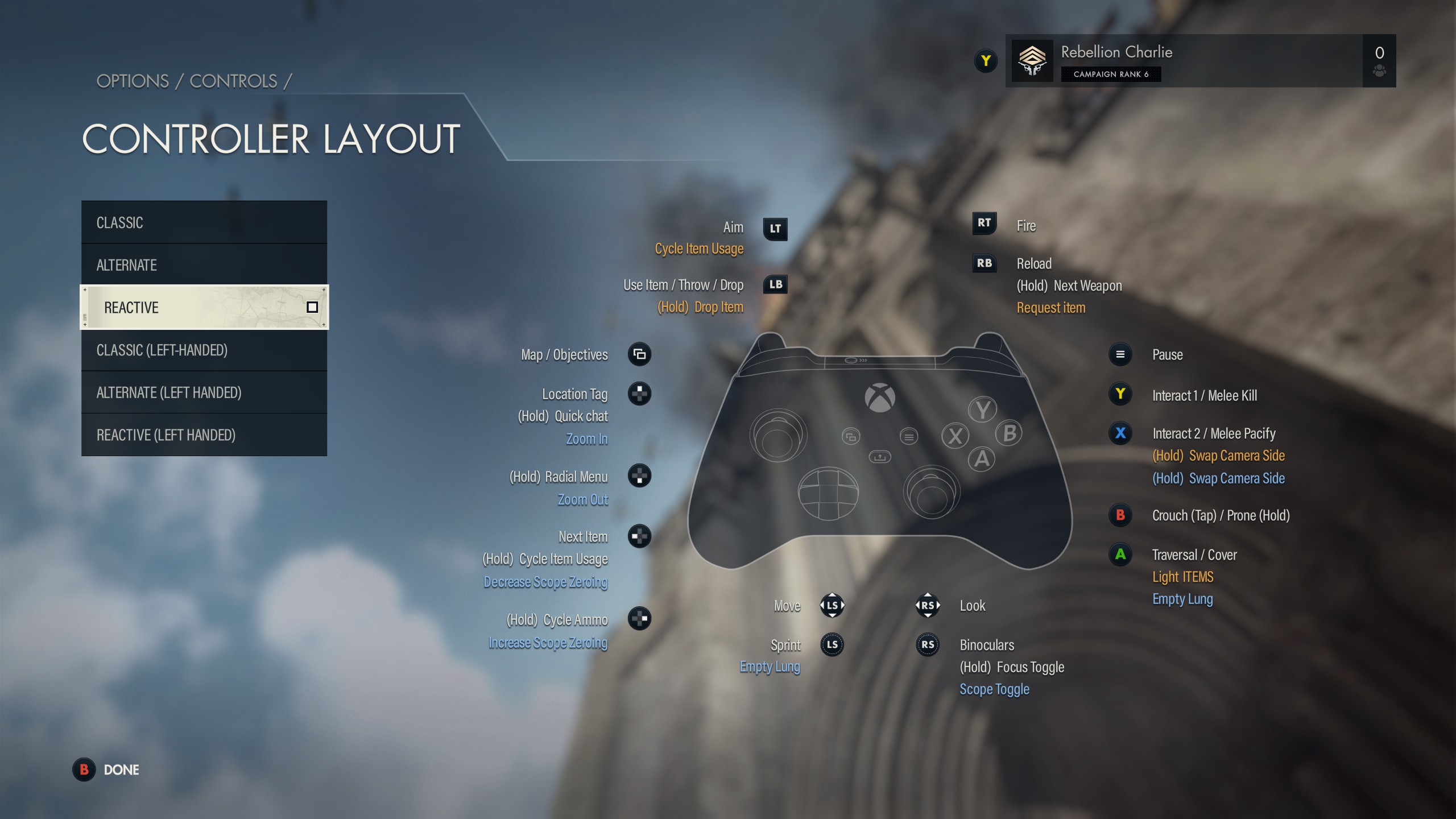This screenshot has width=1456, height=819.
Task: Select the highlighted Reactive layout
Action: (x=204, y=307)
